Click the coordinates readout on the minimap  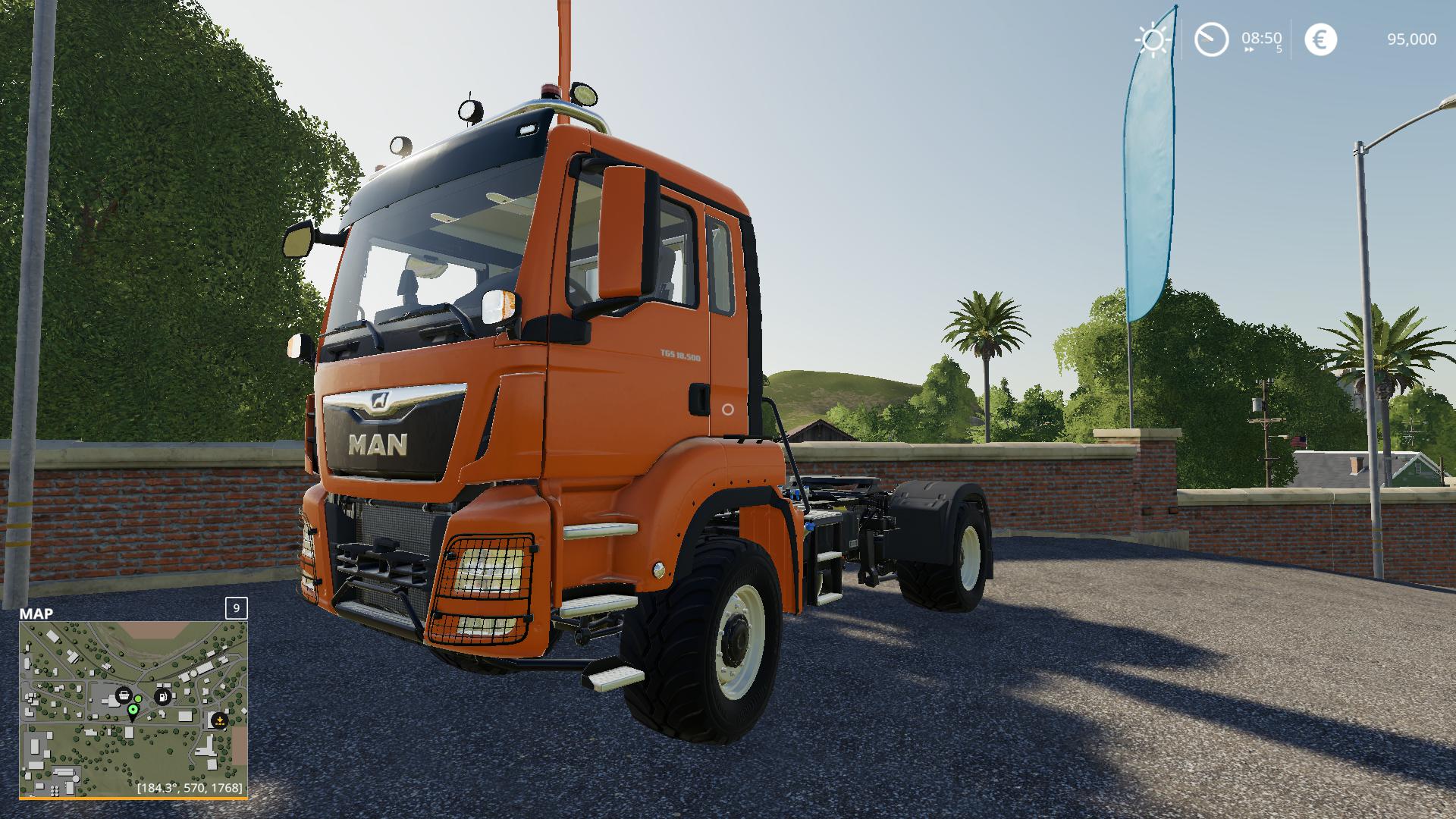(190, 787)
